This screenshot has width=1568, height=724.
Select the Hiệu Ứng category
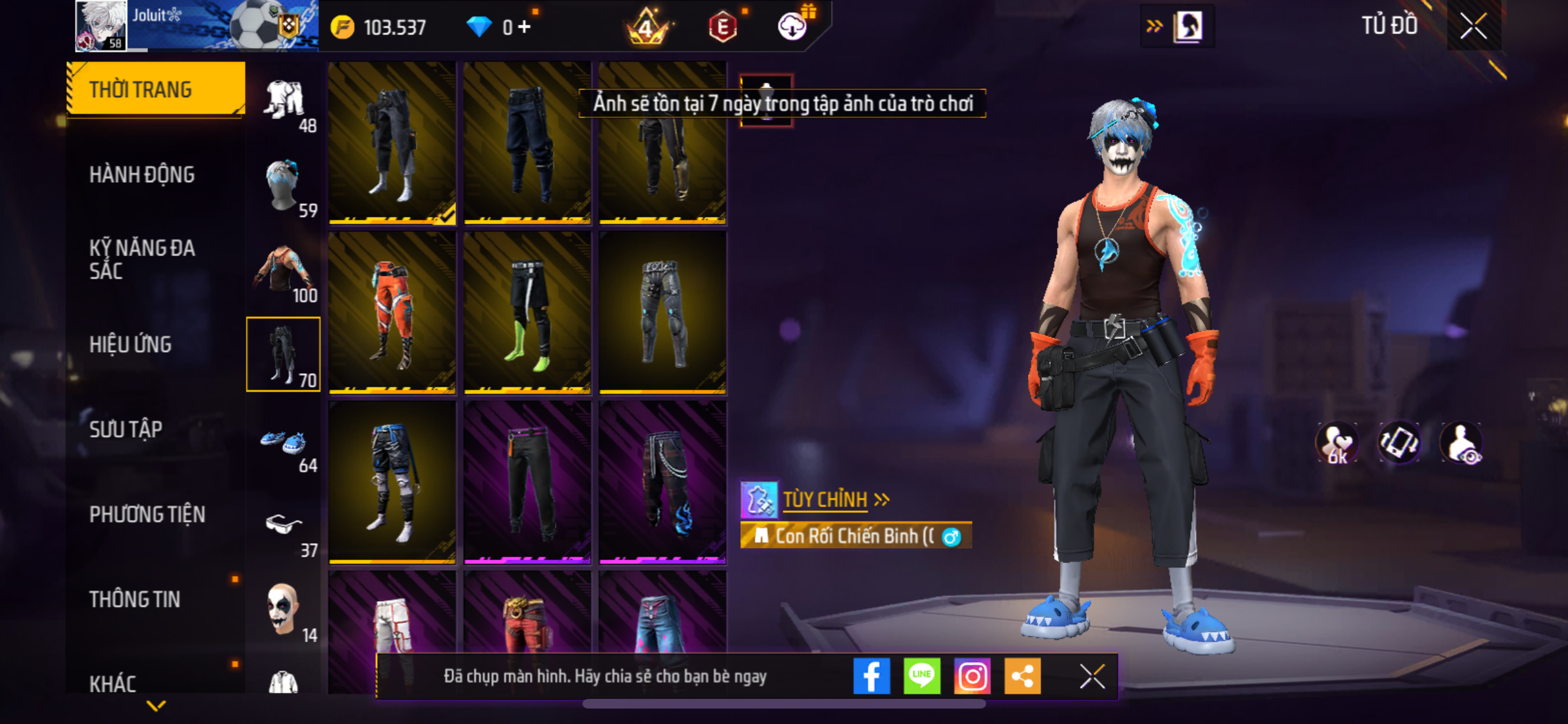point(130,344)
